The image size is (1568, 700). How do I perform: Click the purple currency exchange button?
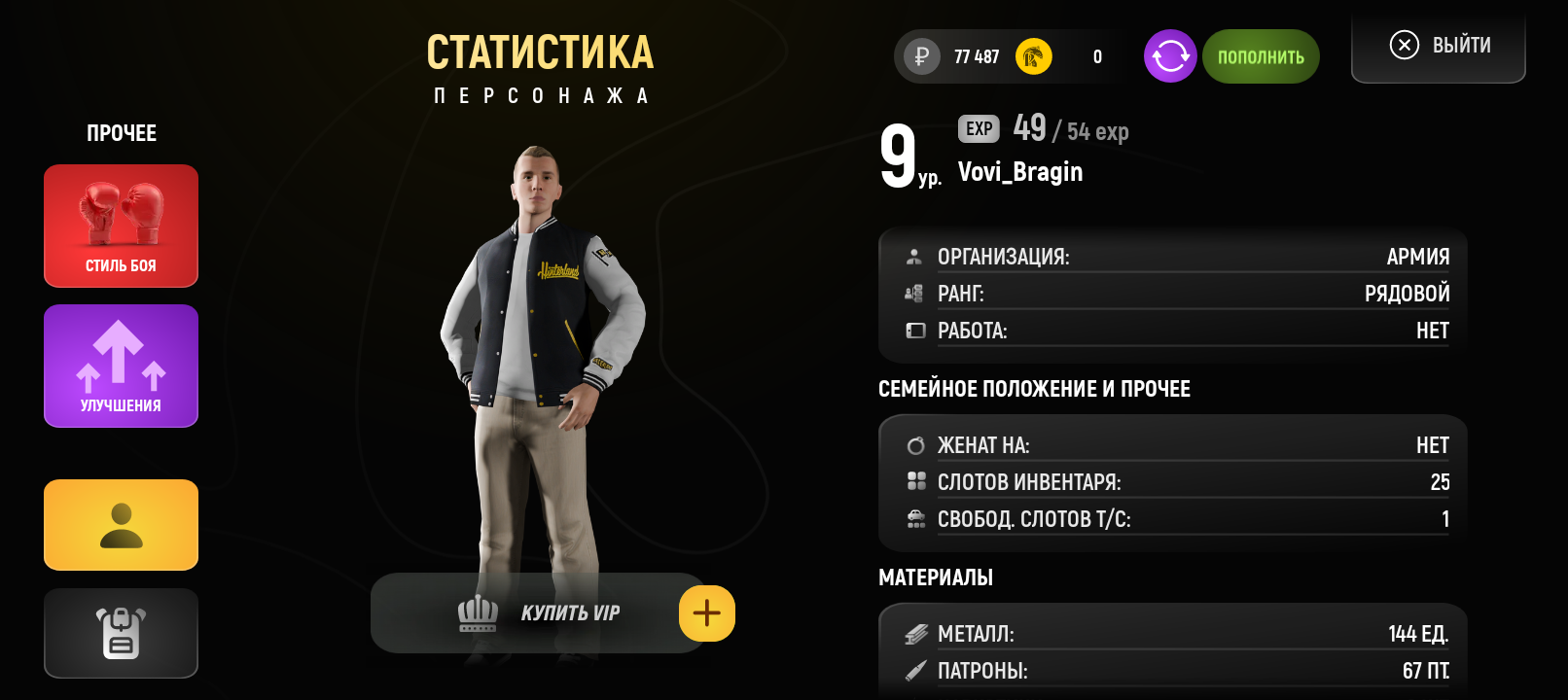pos(1170,56)
